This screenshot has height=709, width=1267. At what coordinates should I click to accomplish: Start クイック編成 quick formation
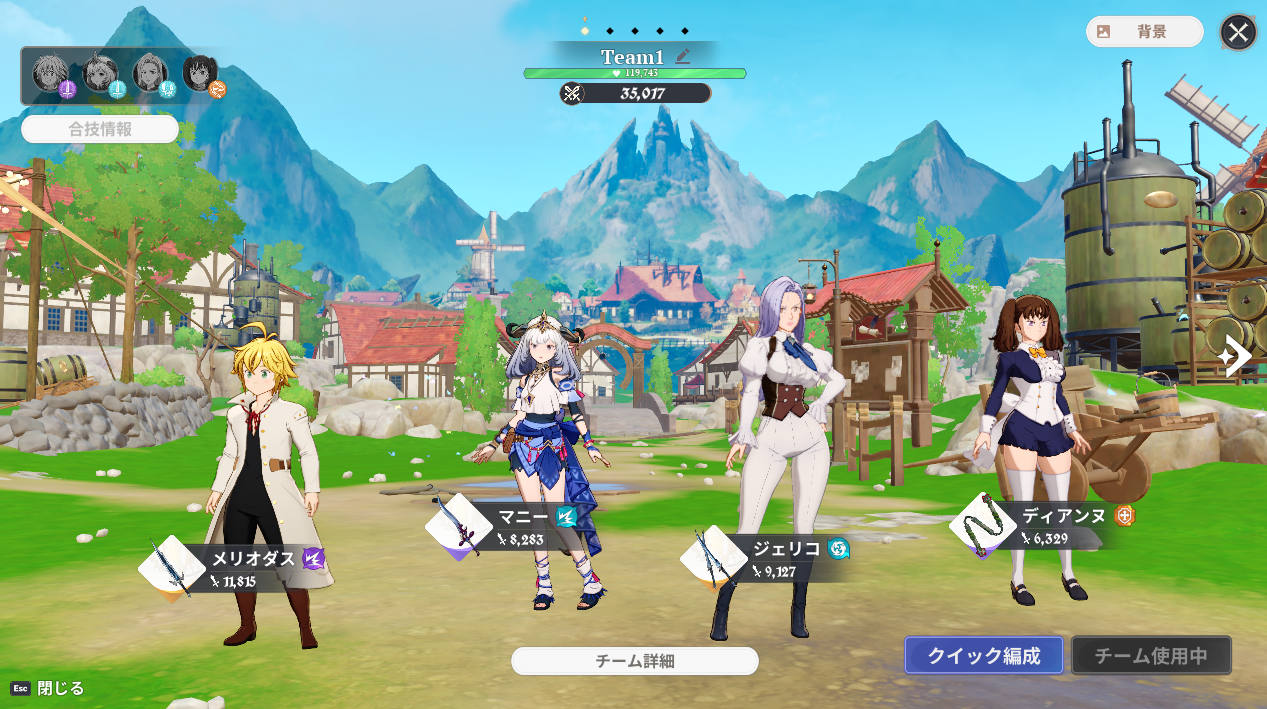[983, 656]
